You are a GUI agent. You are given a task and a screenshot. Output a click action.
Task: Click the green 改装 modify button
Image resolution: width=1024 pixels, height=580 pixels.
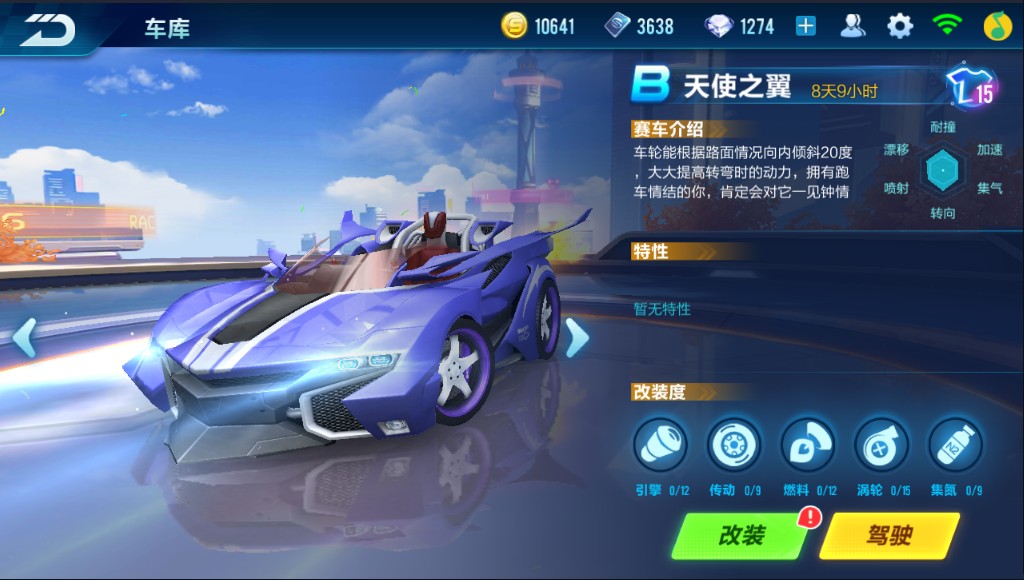point(741,535)
